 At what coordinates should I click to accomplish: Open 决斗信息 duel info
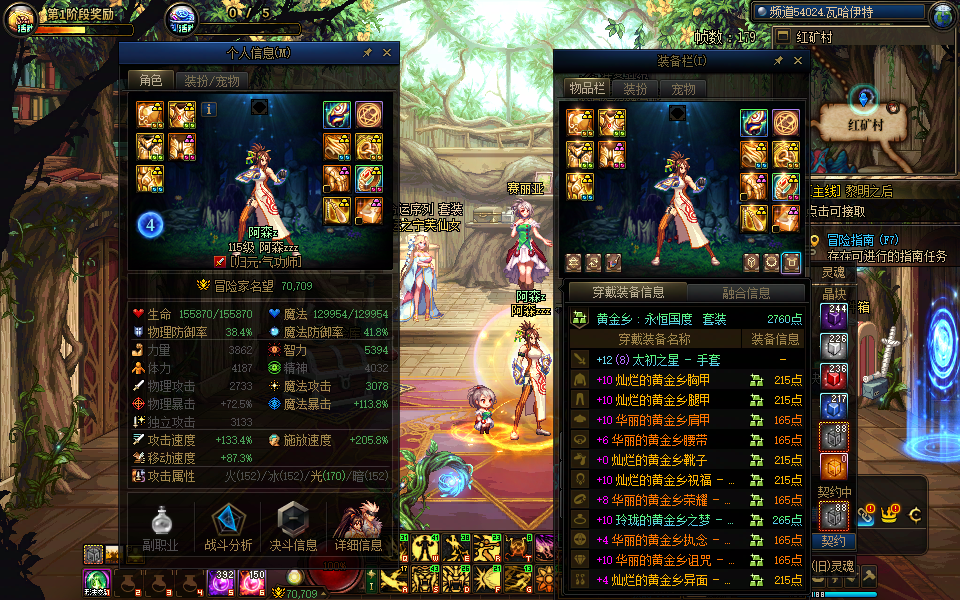coord(293,527)
